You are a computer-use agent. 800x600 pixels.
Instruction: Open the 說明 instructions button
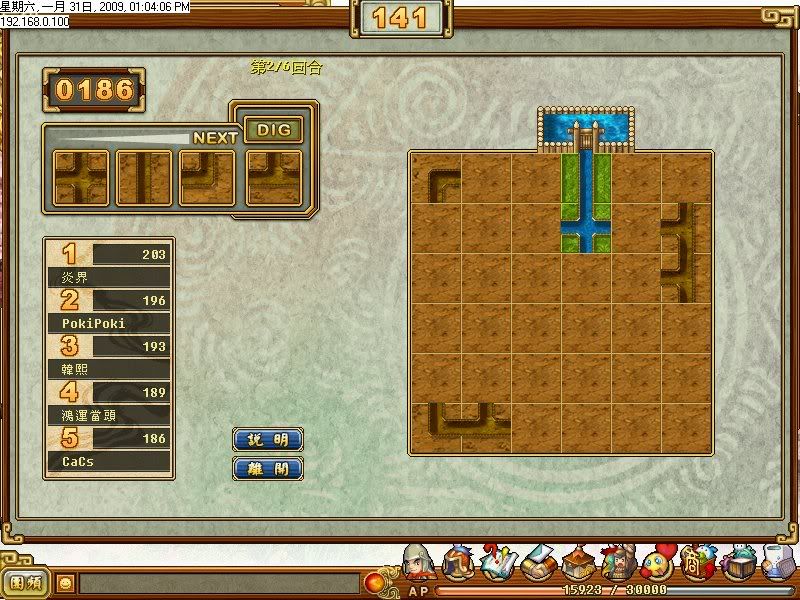click(267, 439)
